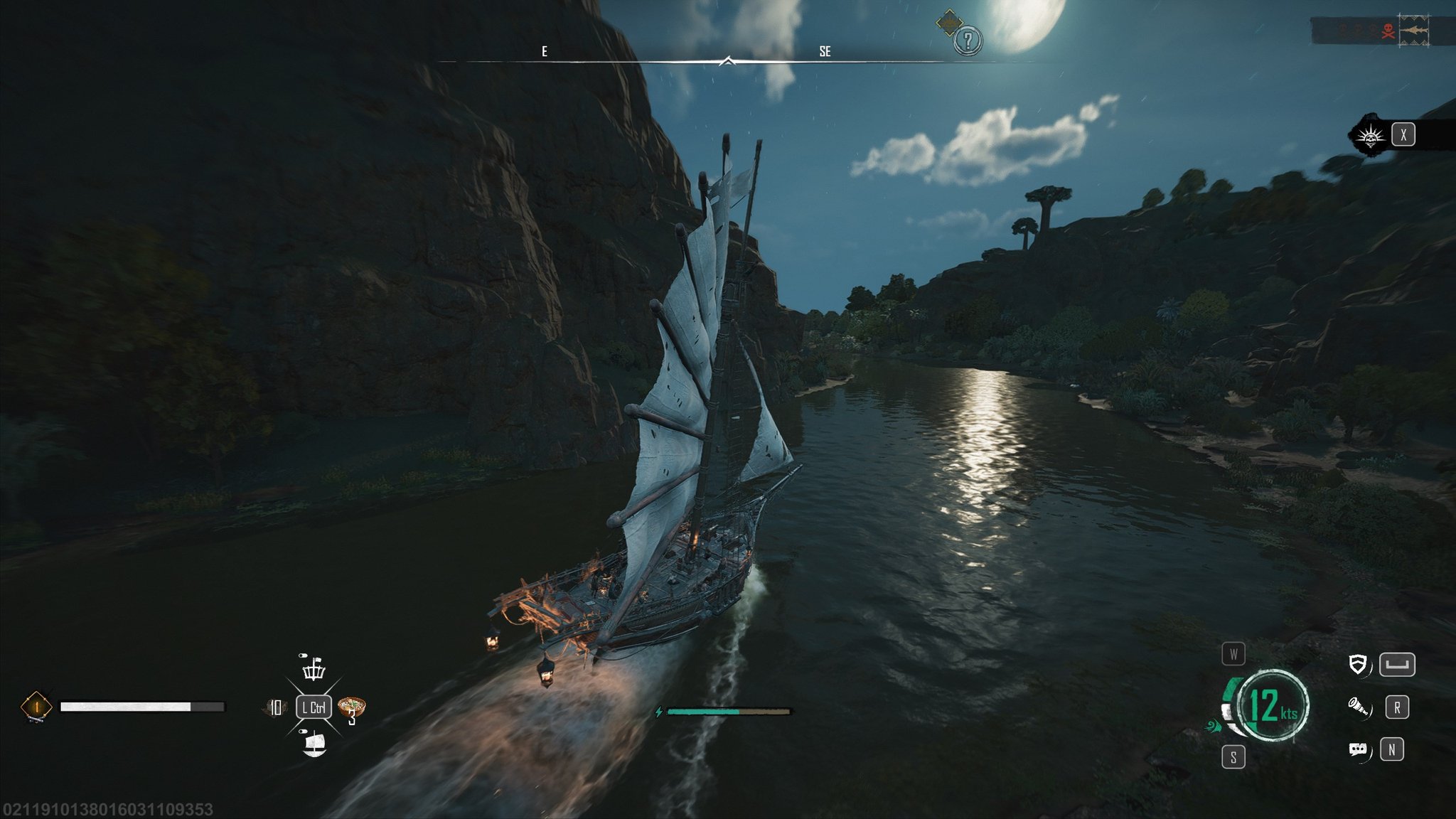Image resolution: width=1456 pixels, height=819 pixels.
Task: Select the E heading on the compass bar
Action: tap(544, 51)
